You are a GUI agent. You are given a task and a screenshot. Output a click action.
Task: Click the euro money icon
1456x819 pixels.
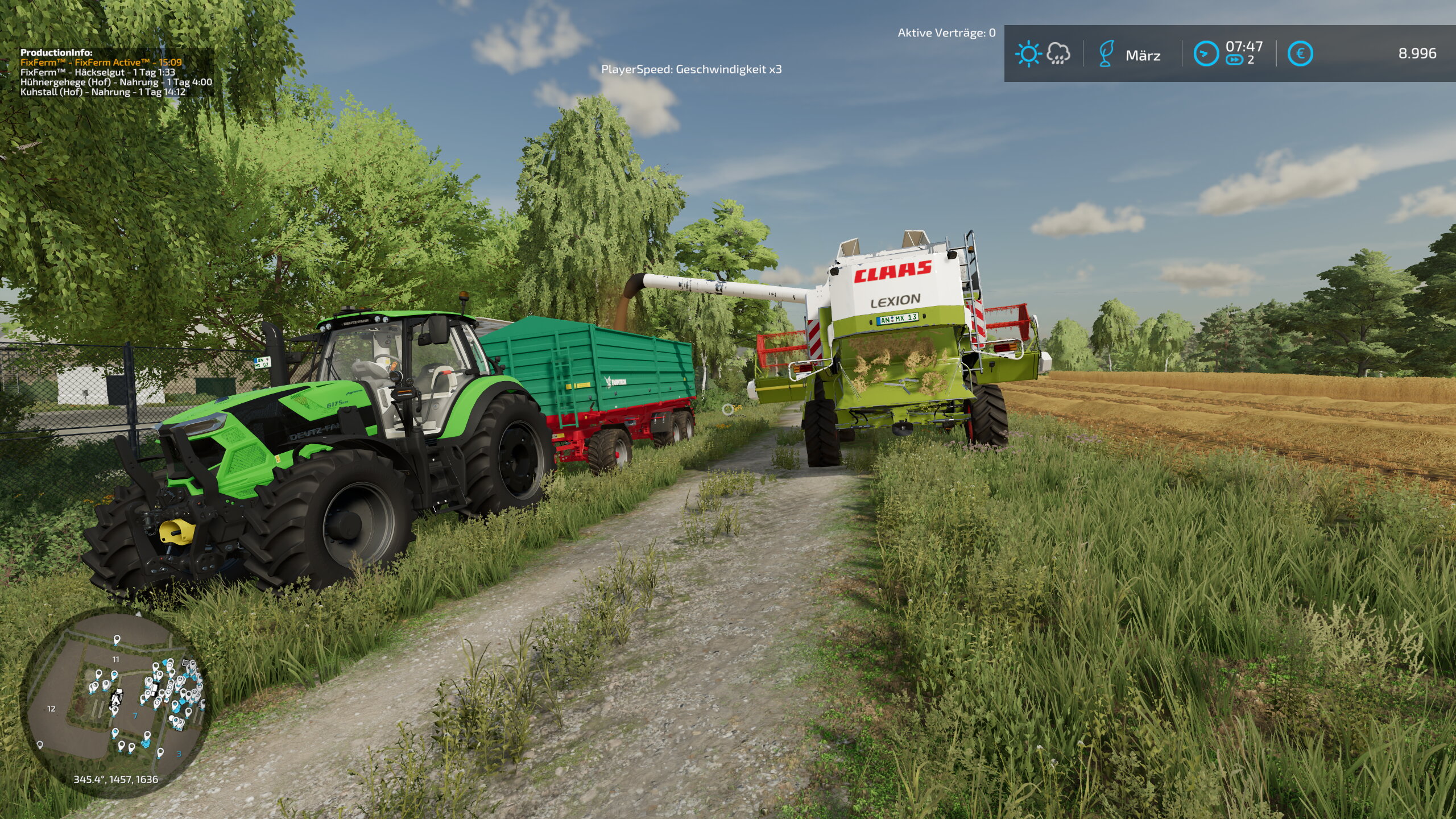tap(1300, 54)
